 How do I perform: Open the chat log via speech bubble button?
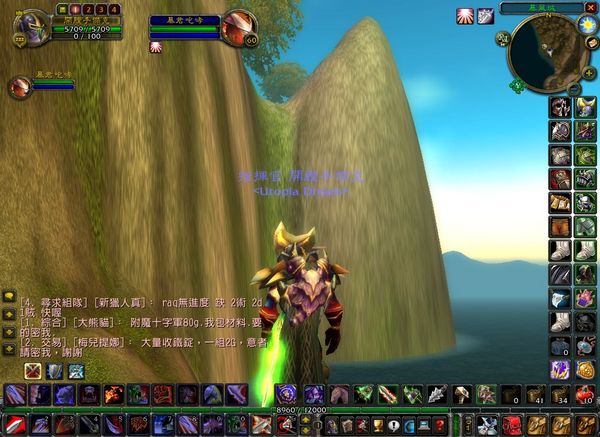8,297
